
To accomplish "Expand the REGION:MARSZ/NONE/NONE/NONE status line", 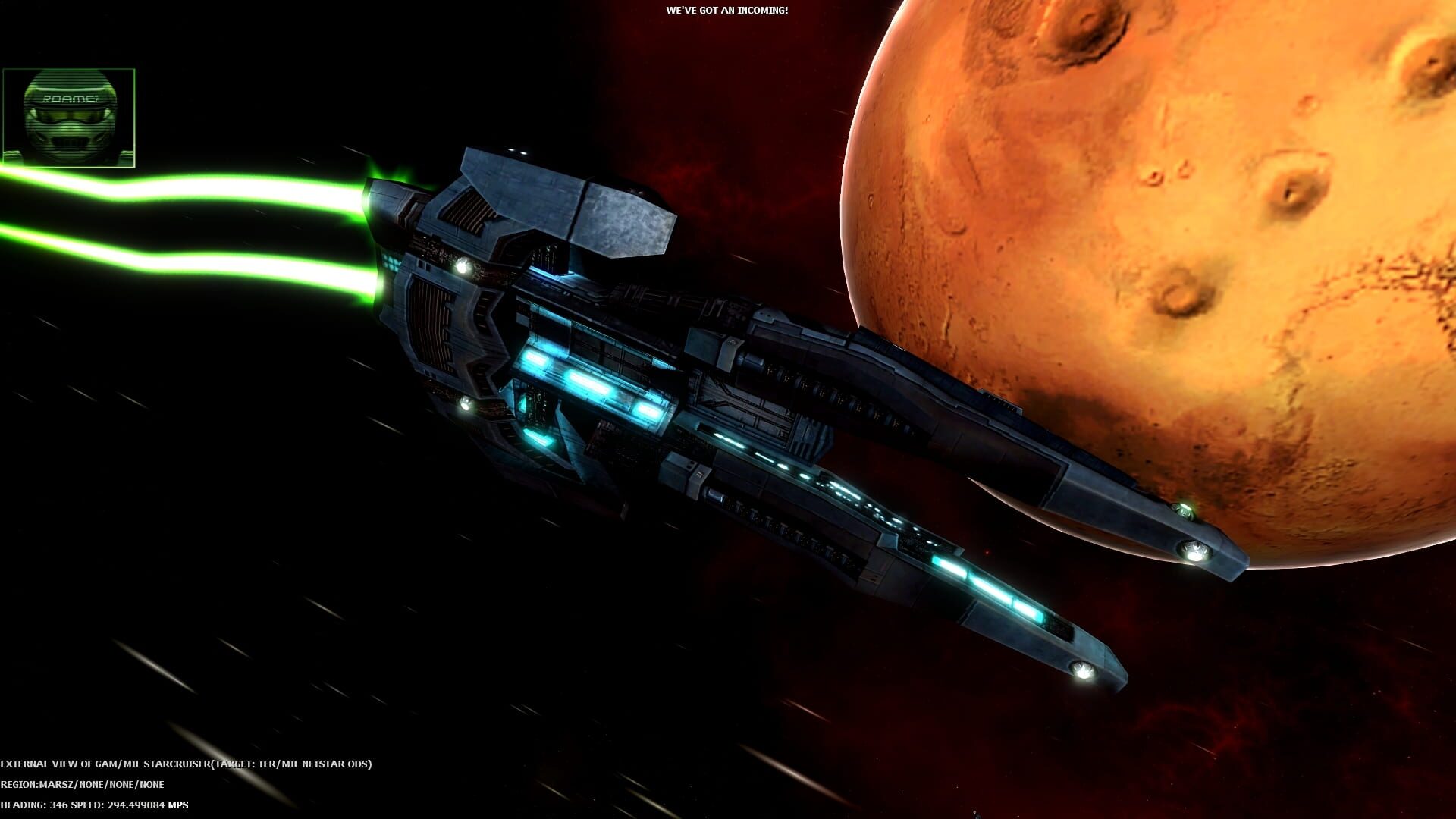I will click(x=82, y=785).
